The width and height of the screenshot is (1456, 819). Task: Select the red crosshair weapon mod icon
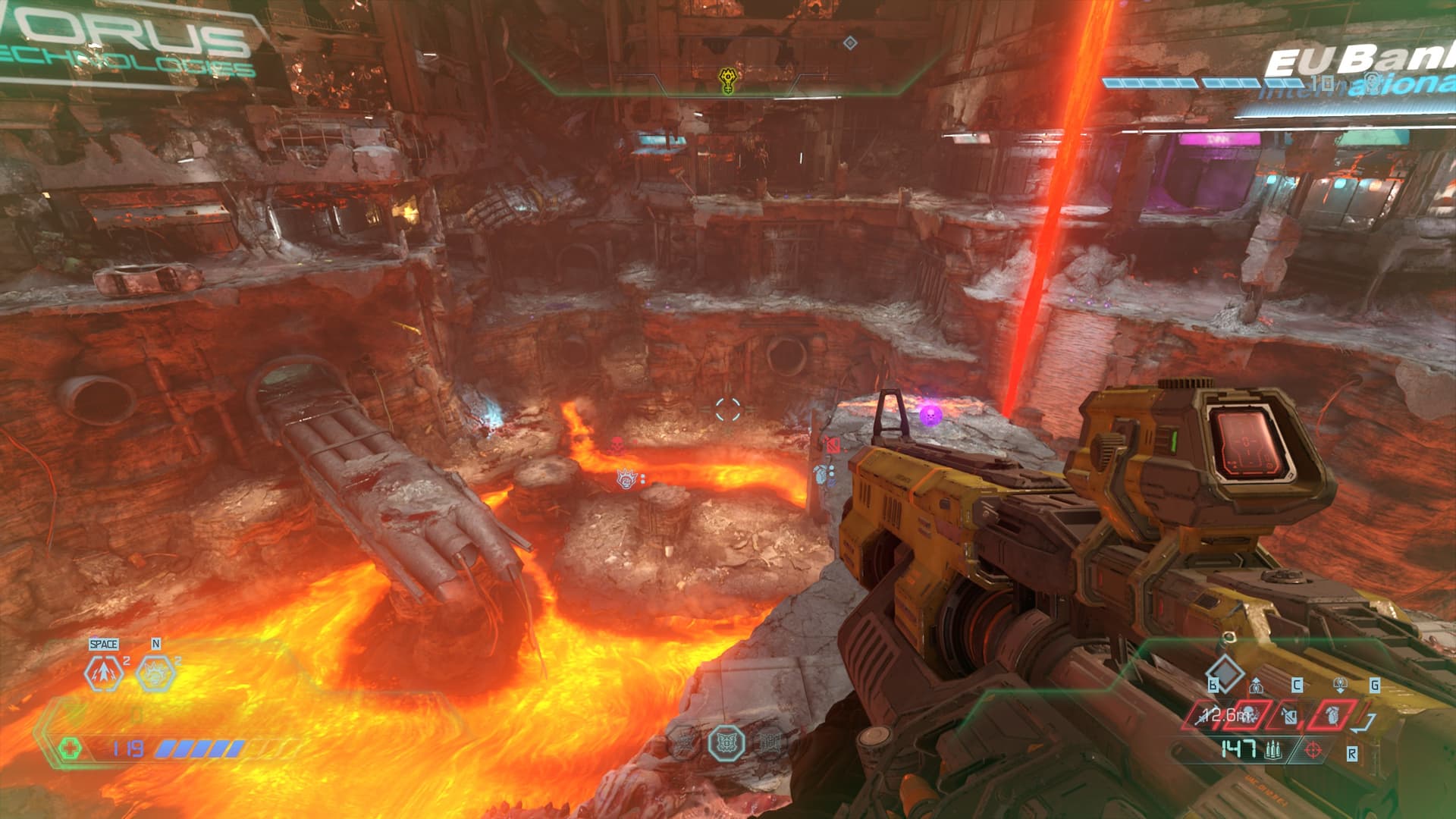1312,751
